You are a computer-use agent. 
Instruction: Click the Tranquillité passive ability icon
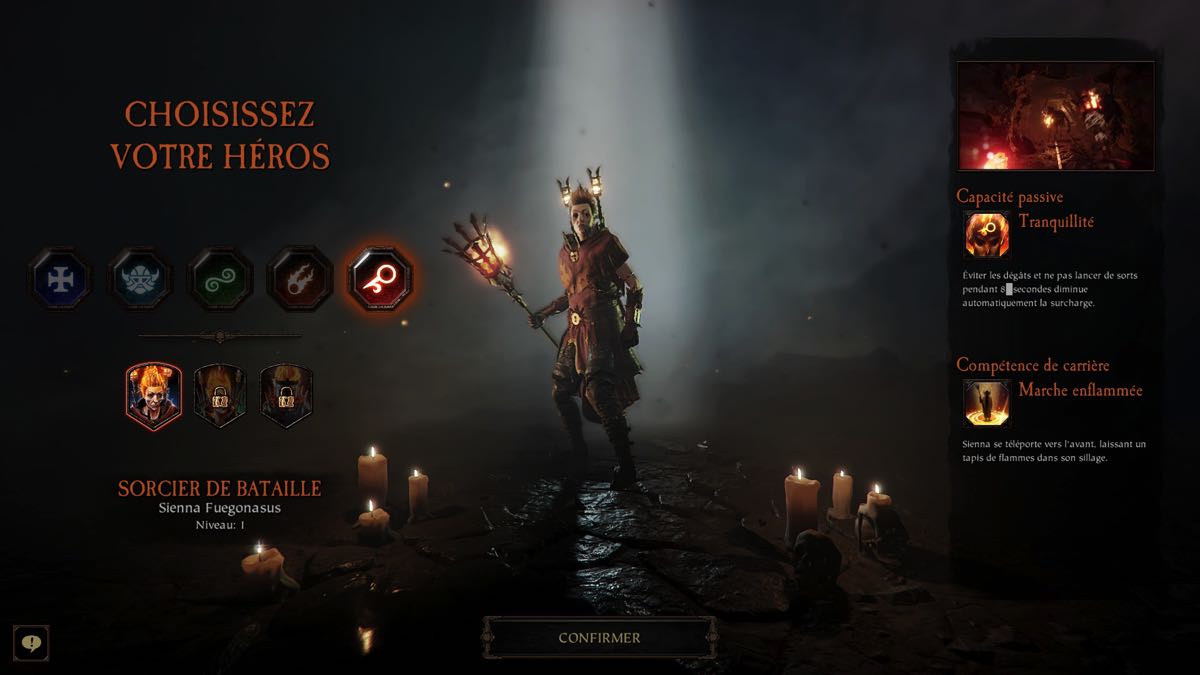click(x=986, y=235)
